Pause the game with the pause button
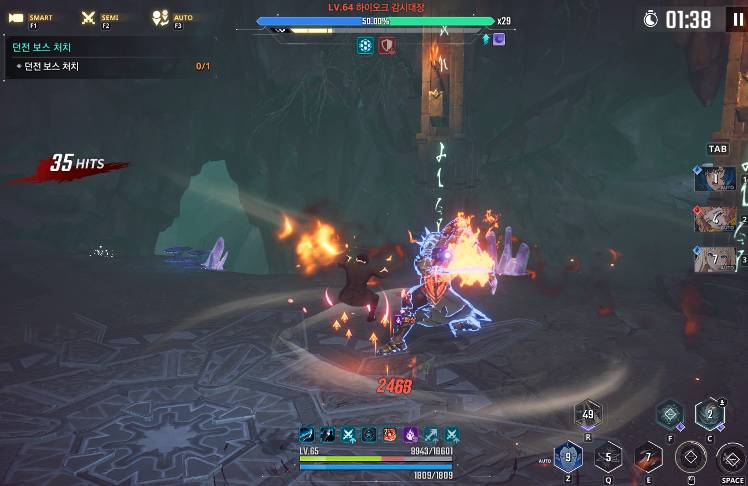748x486 pixels. click(736, 19)
